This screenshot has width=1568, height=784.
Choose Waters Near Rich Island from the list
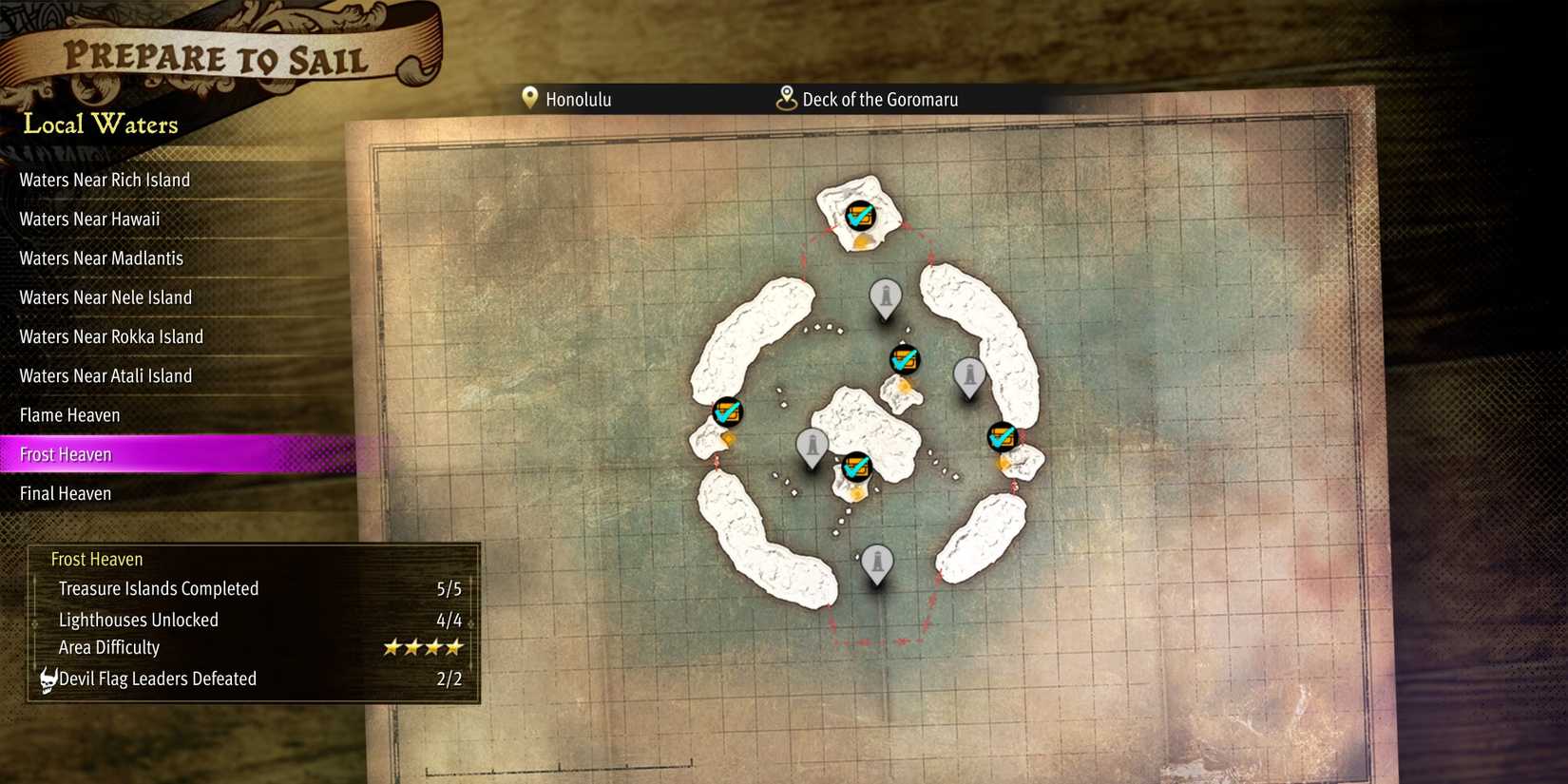pyautogui.click(x=105, y=180)
